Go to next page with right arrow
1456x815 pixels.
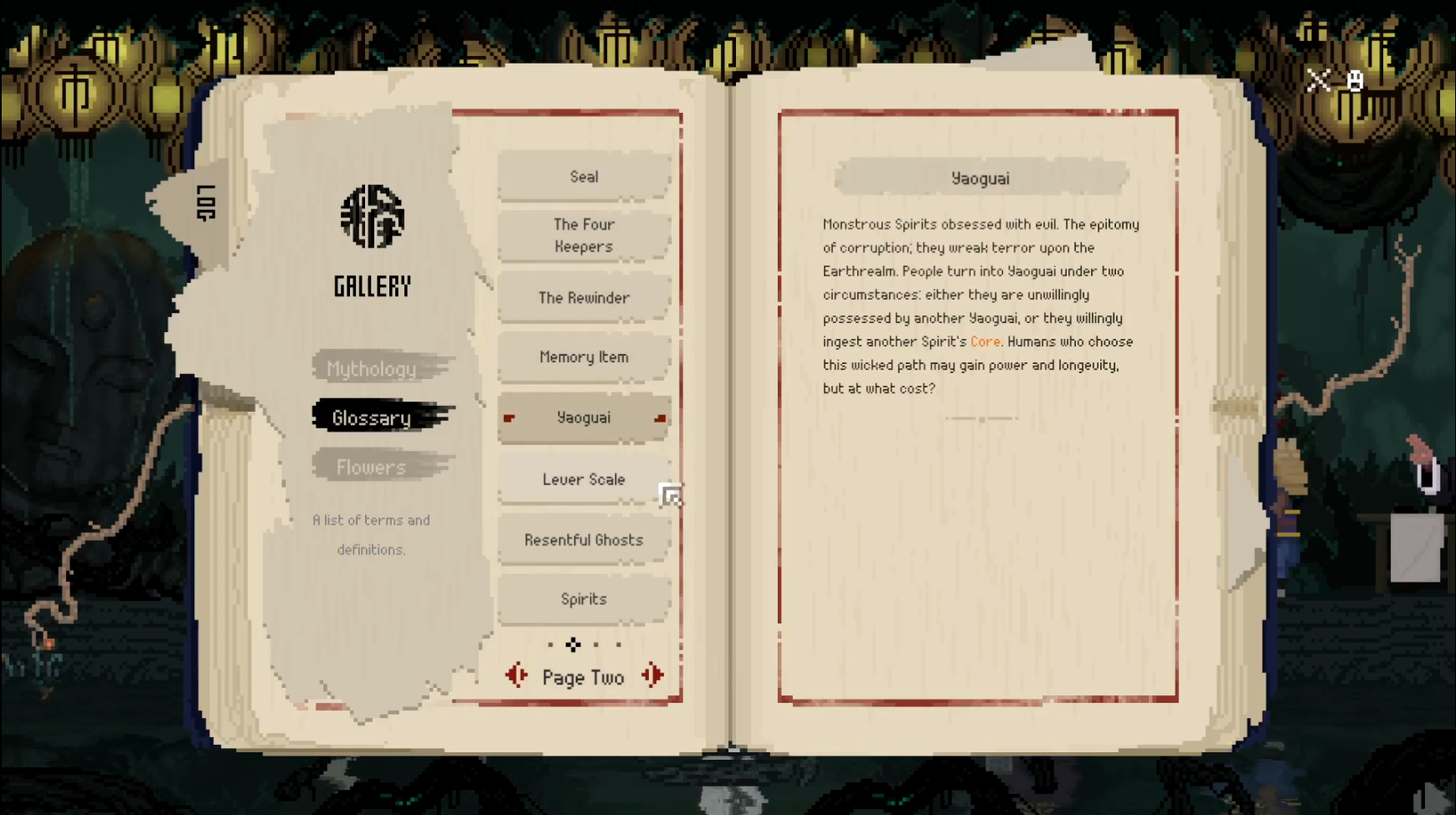(653, 676)
